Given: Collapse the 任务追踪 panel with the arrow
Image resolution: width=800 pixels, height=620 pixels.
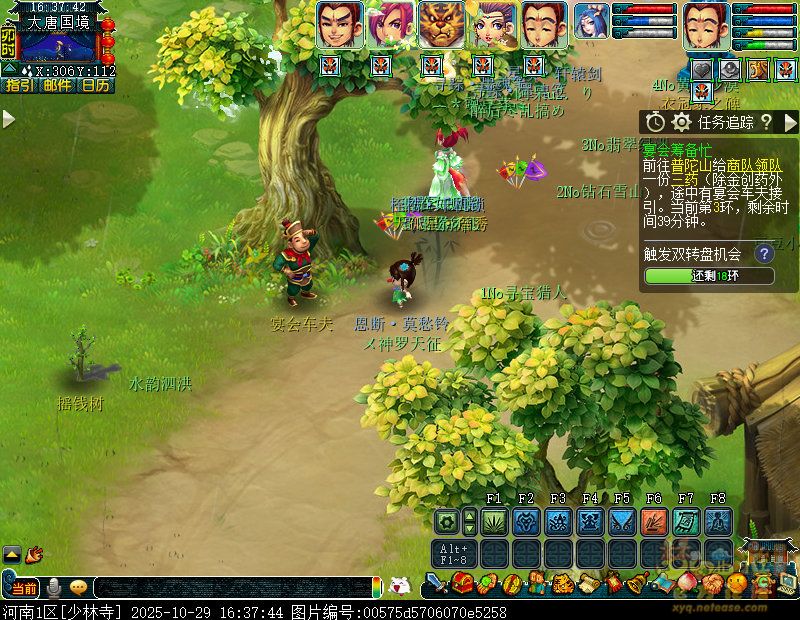Looking at the screenshot, I should click(788, 122).
